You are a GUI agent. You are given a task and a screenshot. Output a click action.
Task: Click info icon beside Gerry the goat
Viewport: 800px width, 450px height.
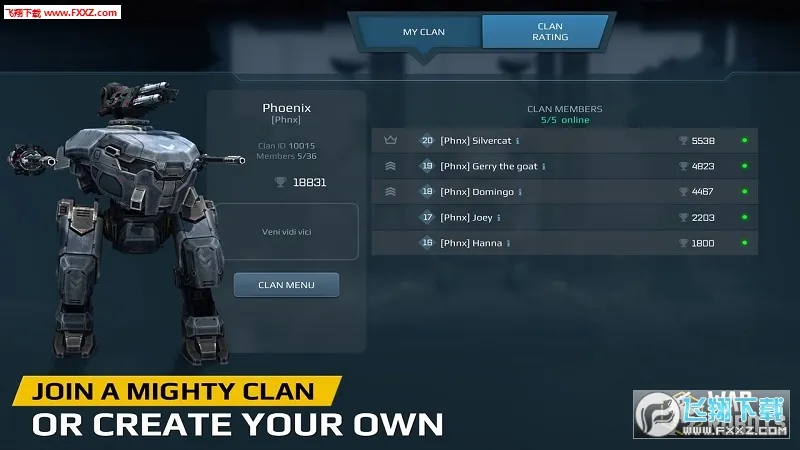(x=544, y=166)
